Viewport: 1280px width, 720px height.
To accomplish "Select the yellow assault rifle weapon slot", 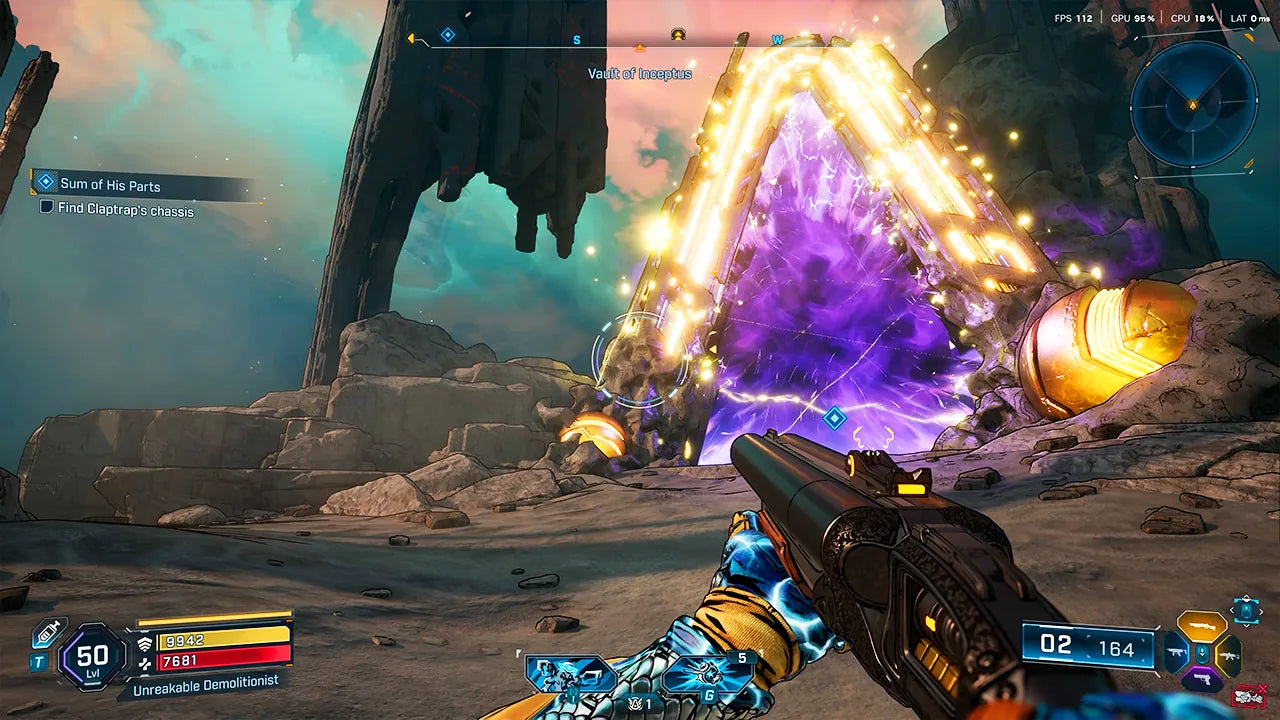I will pos(1229,655).
